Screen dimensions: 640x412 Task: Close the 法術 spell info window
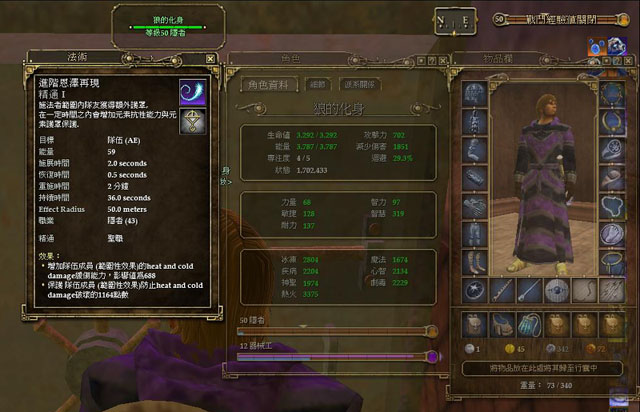(x=210, y=59)
